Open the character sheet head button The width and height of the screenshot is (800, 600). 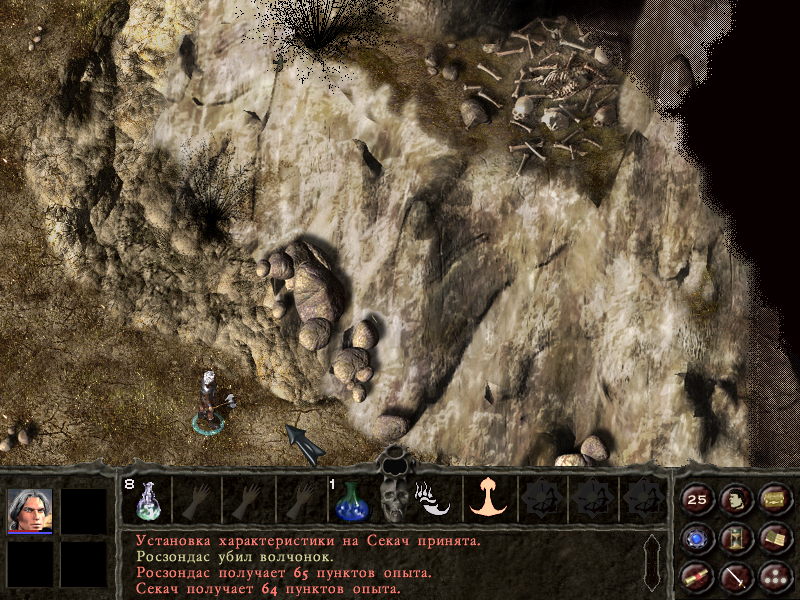735,499
